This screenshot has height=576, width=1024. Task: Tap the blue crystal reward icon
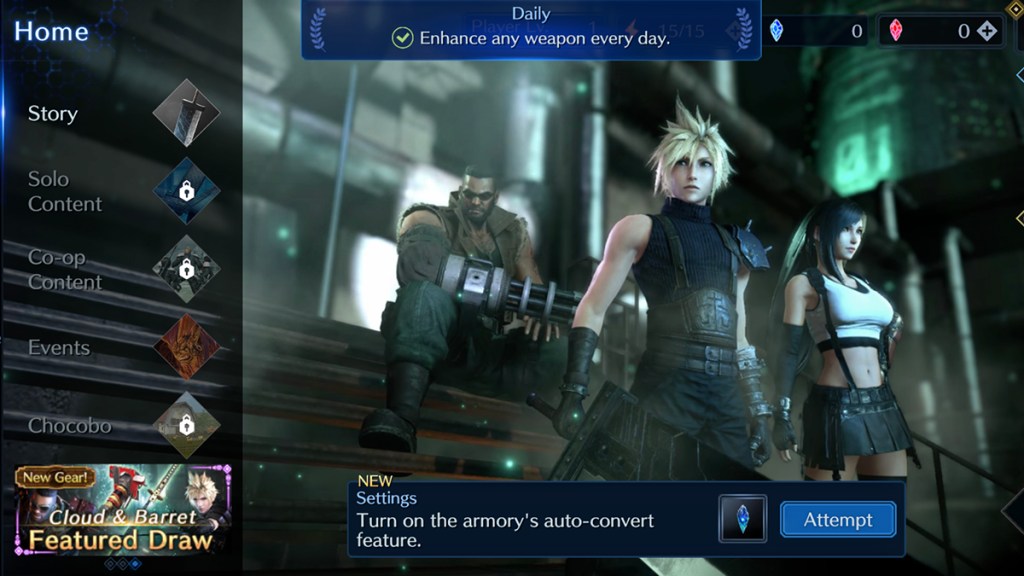click(x=742, y=519)
